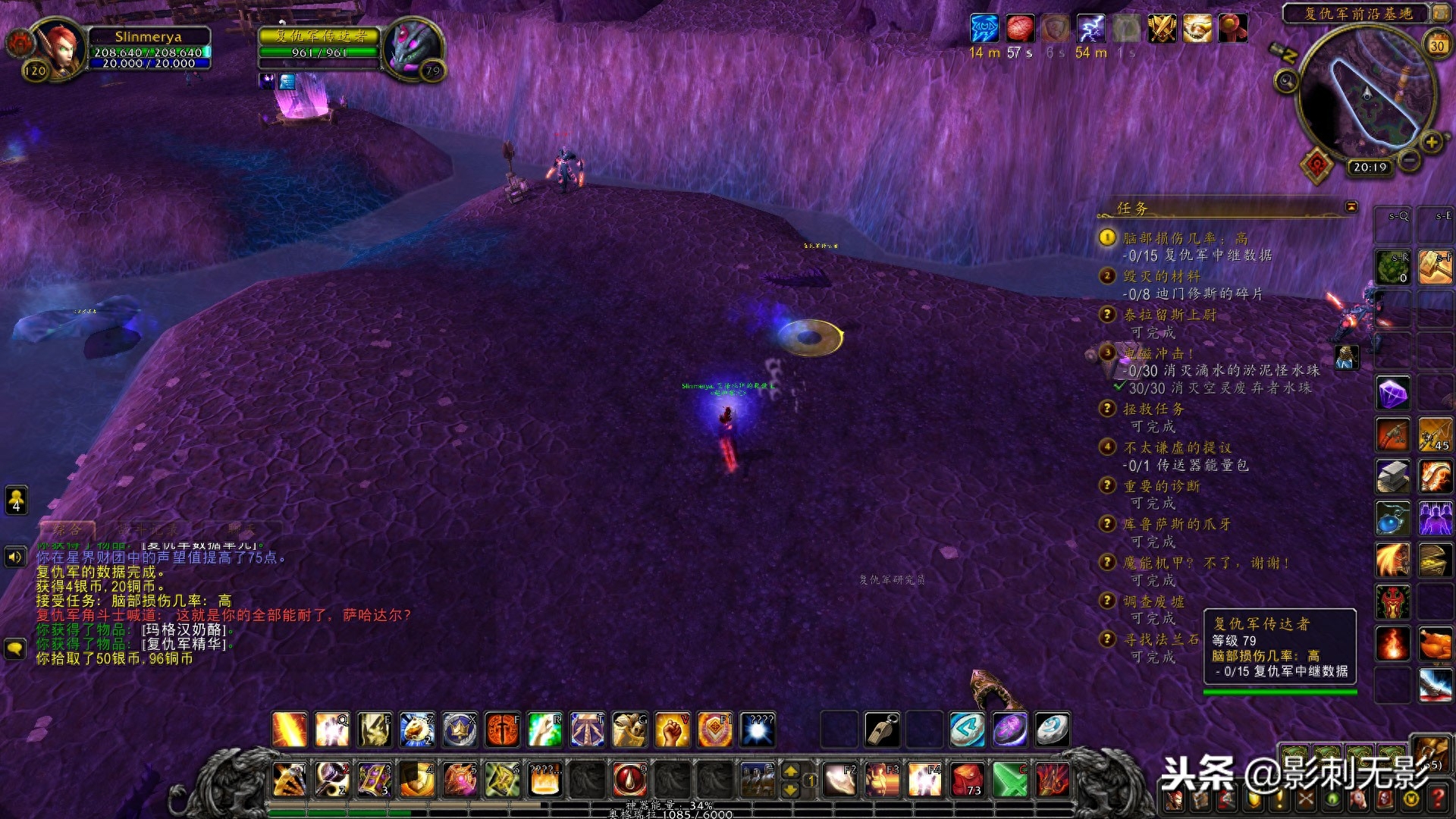Image resolution: width=1456 pixels, height=819 pixels.
Task: Activate the golden crown blessing ability
Action: click(x=460, y=730)
